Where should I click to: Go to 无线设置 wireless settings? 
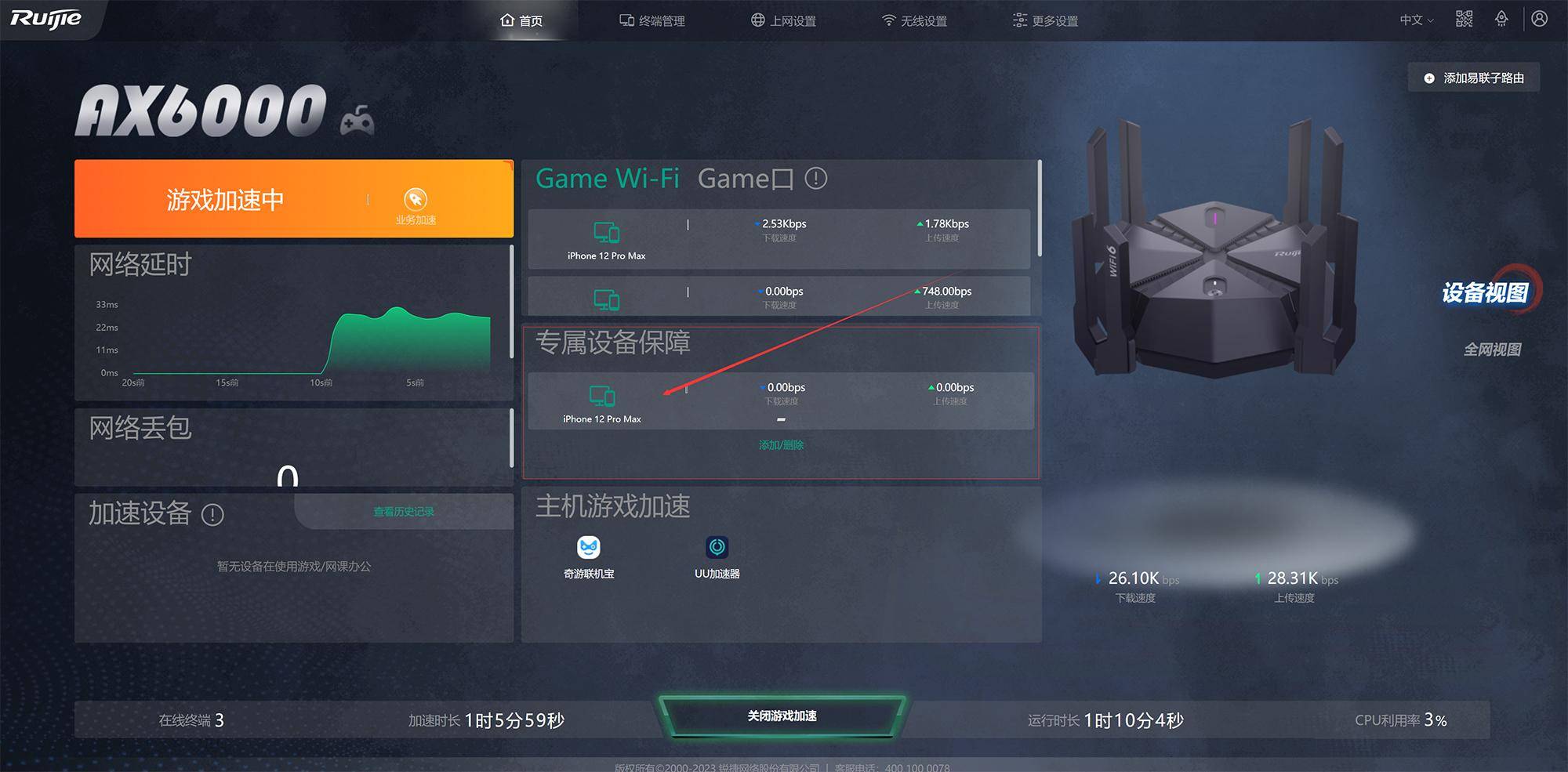[x=914, y=20]
